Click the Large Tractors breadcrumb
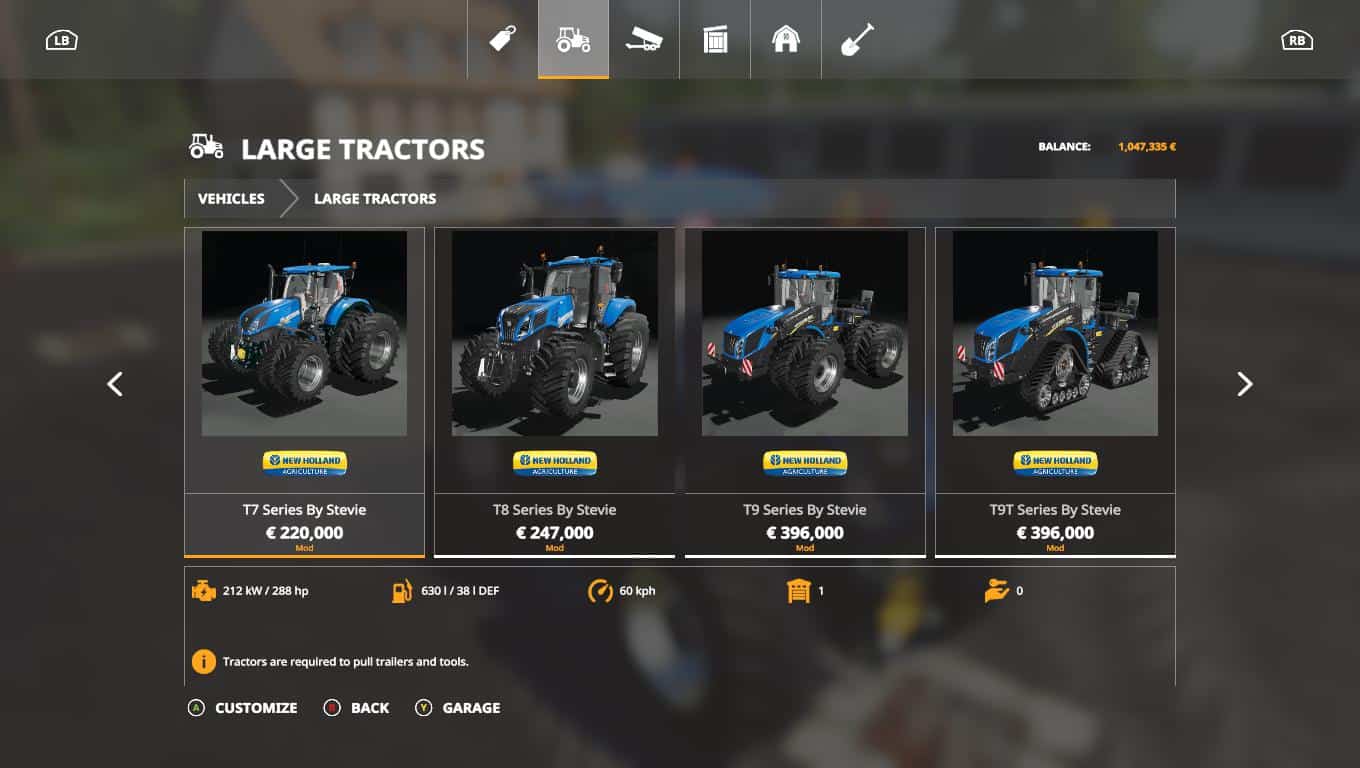1360x768 pixels. pyautogui.click(x=375, y=198)
